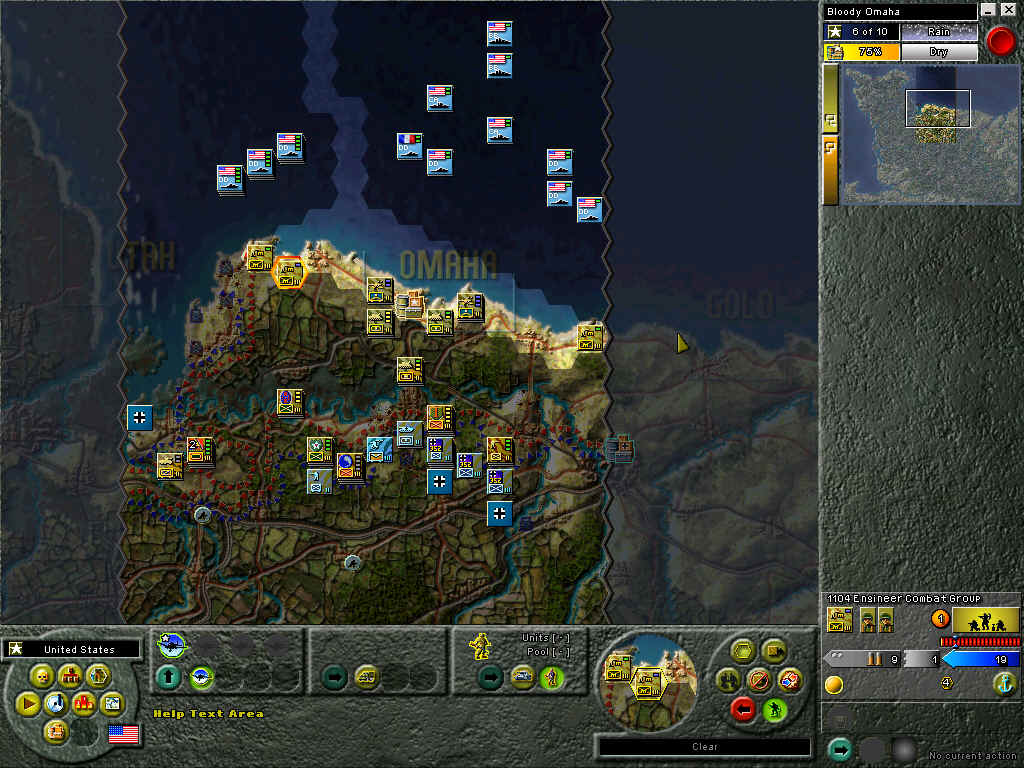
Task: Click the big red end-turn button
Action: [1000, 40]
